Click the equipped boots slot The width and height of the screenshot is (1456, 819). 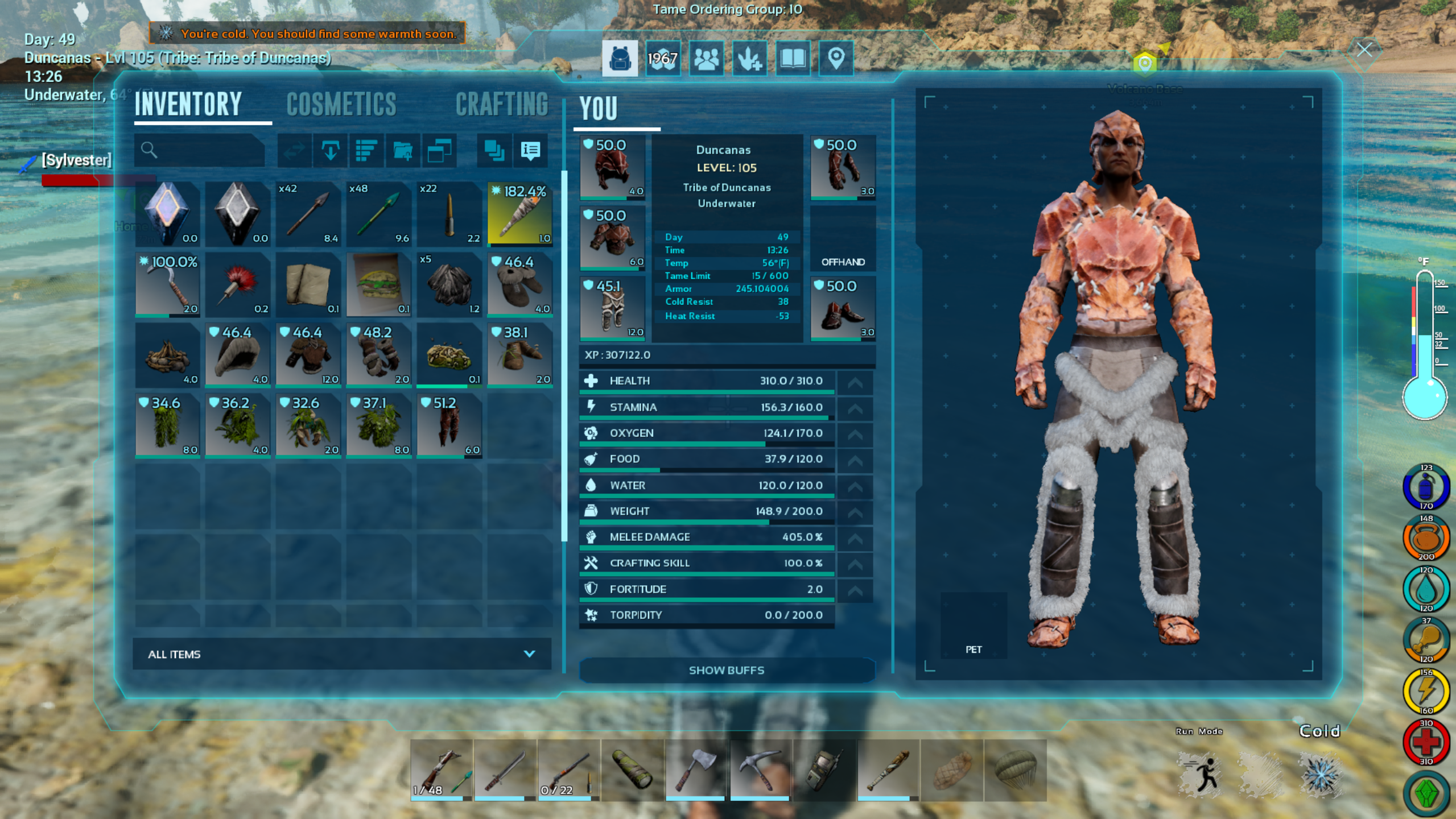click(x=842, y=309)
